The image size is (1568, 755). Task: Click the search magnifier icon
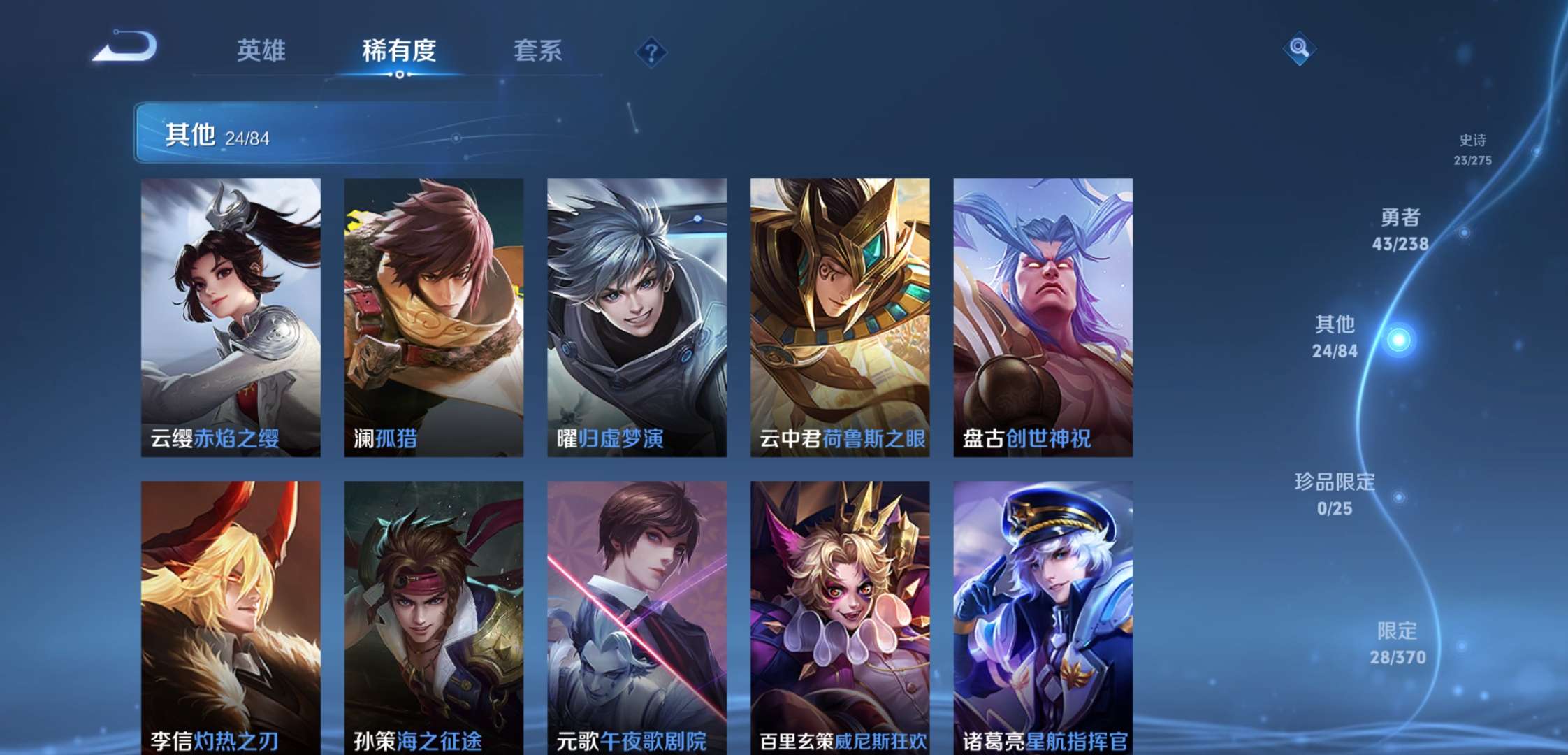point(1298,50)
